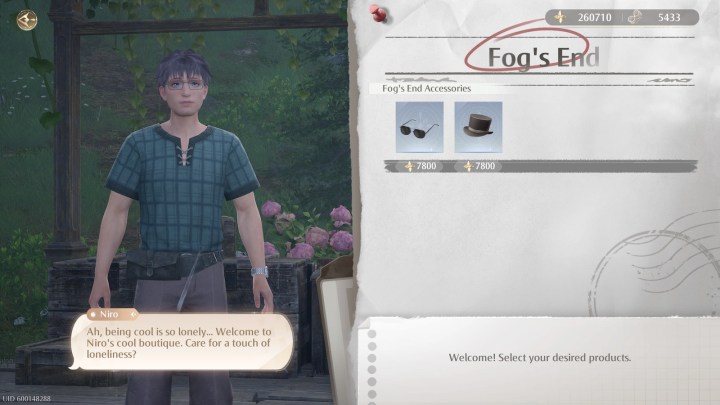This screenshot has height=405, width=720.
Task: Select the sunglasses accessory item
Action: pyautogui.click(x=420, y=127)
